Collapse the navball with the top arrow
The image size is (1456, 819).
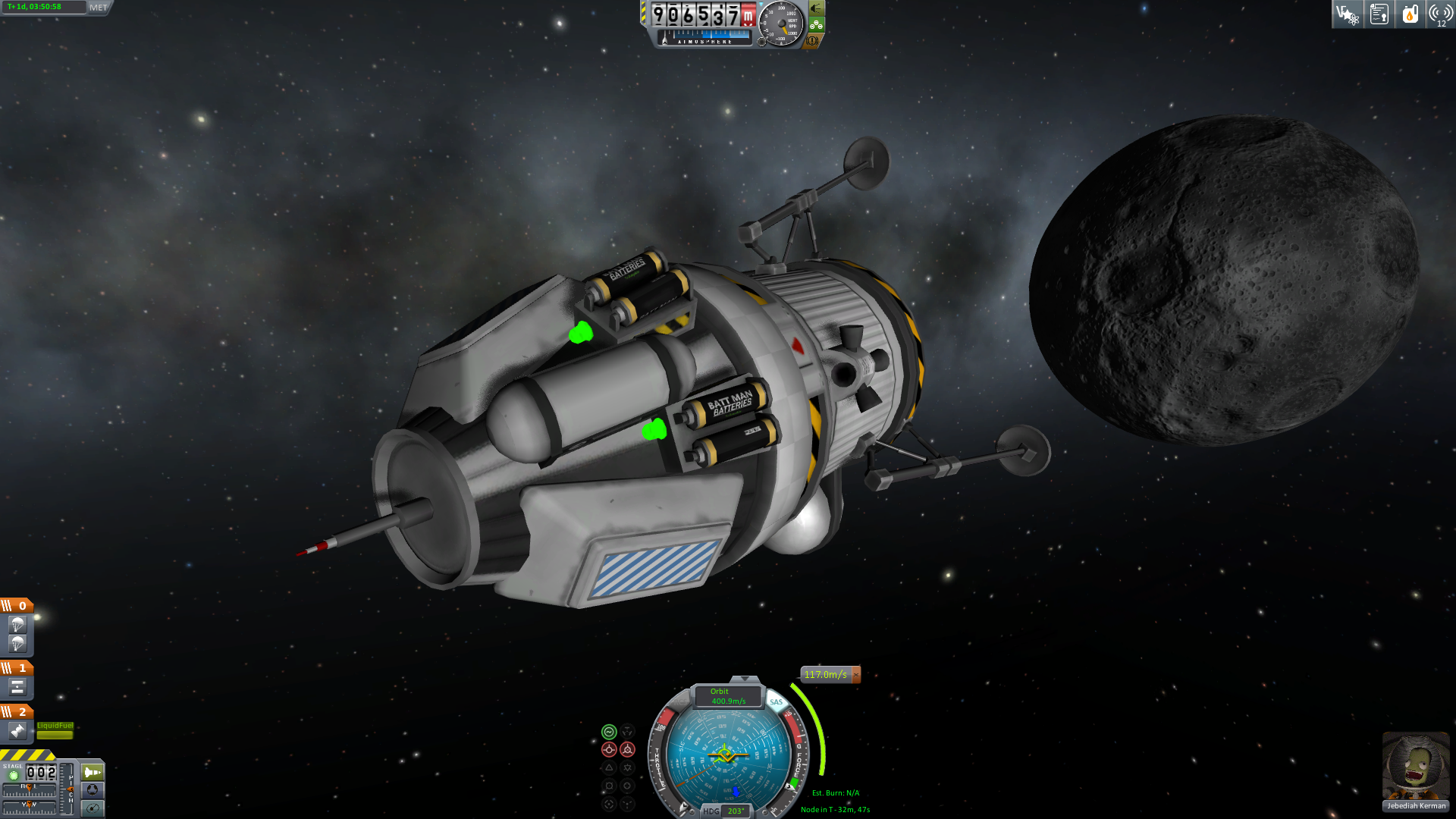tap(745, 679)
